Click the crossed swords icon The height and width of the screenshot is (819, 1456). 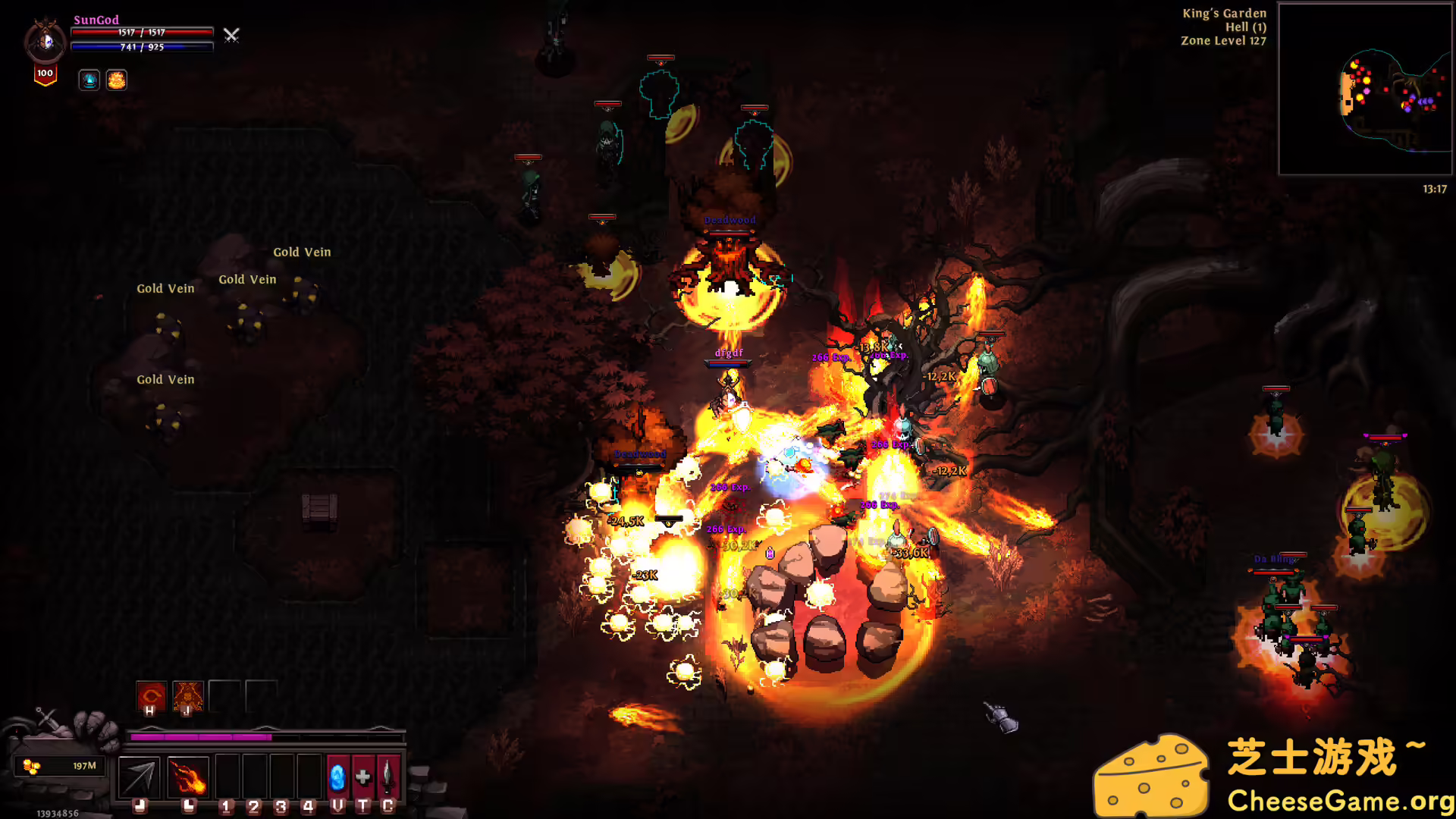pos(231,35)
